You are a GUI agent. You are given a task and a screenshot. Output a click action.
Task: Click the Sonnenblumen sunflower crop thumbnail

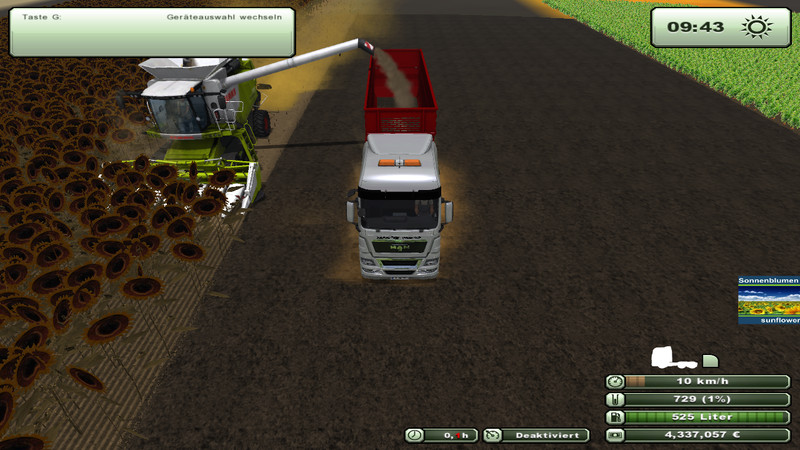coord(768,300)
